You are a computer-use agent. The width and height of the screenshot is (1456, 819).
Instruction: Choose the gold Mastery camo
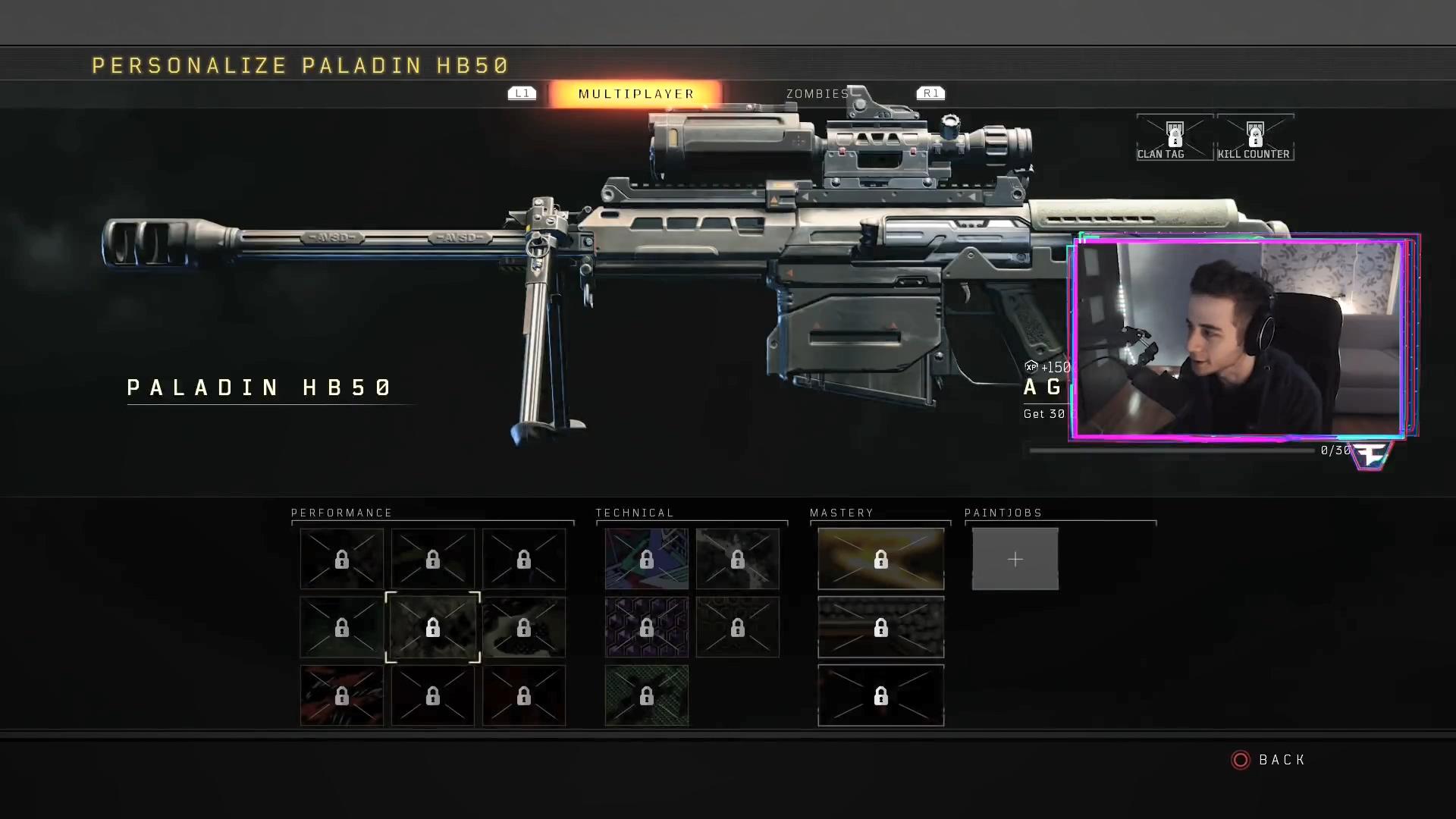tap(880, 560)
